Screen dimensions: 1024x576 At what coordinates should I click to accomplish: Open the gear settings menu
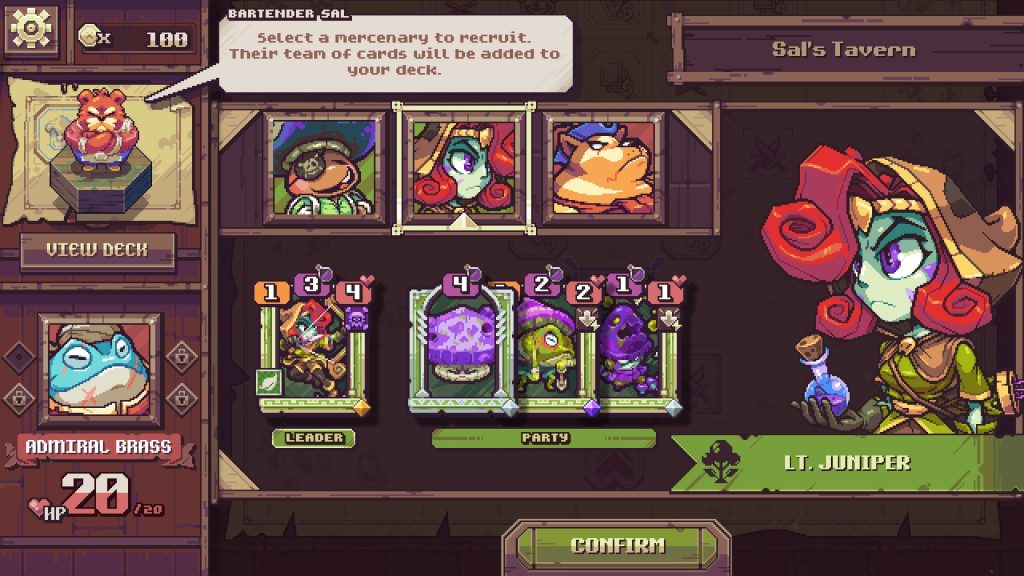coord(32,31)
